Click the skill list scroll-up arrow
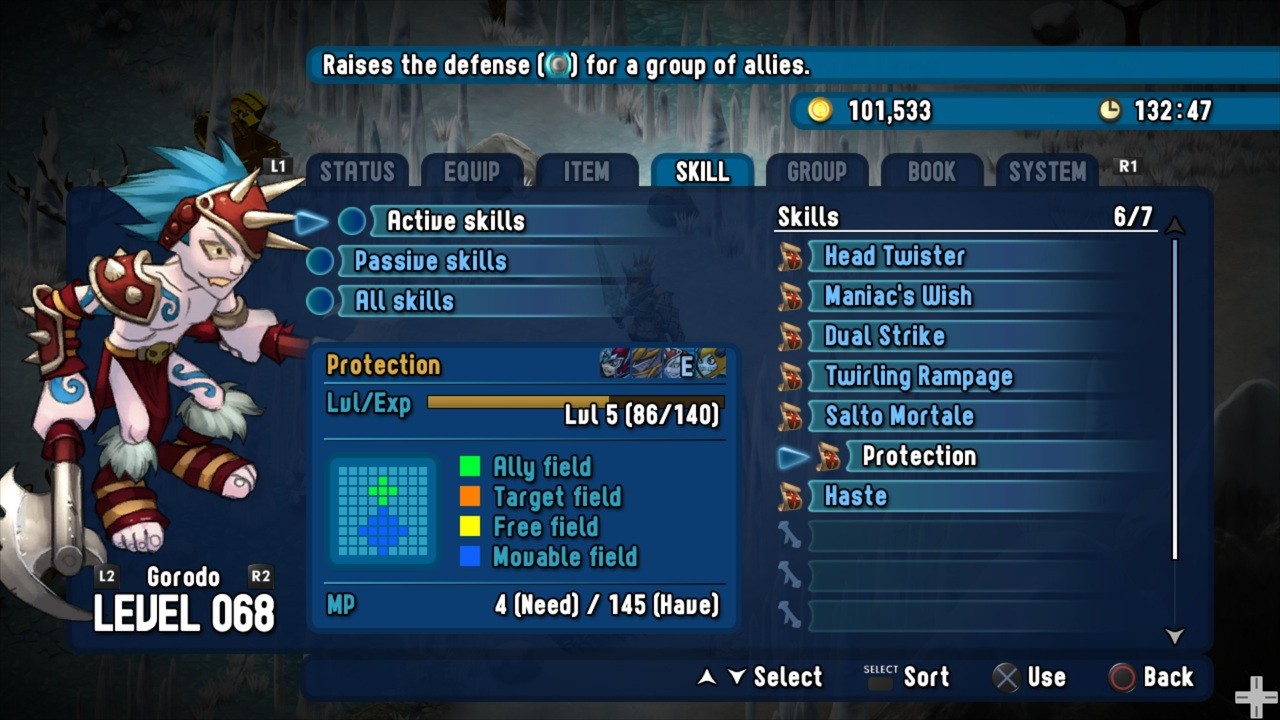Image resolution: width=1280 pixels, height=720 pixels. point(1175,226)
